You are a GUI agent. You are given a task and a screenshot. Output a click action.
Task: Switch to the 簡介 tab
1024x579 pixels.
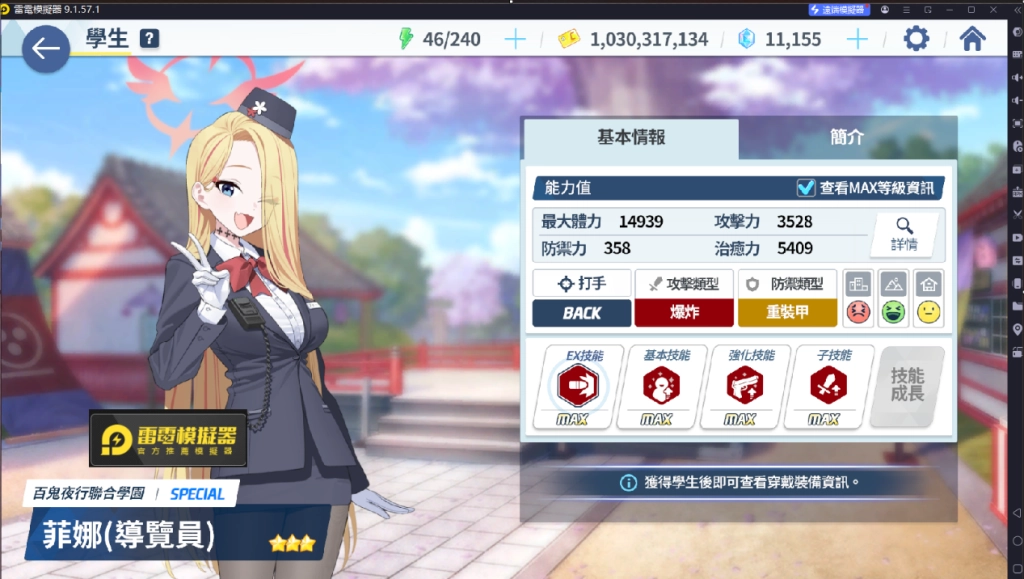(847, 138)
